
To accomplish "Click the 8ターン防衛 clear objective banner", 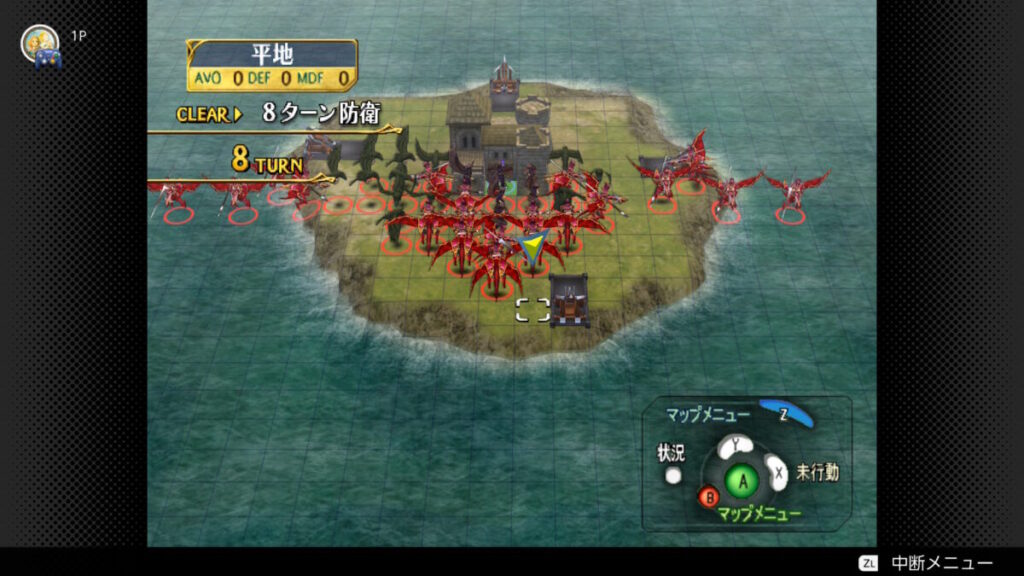I will pos(280,114).
